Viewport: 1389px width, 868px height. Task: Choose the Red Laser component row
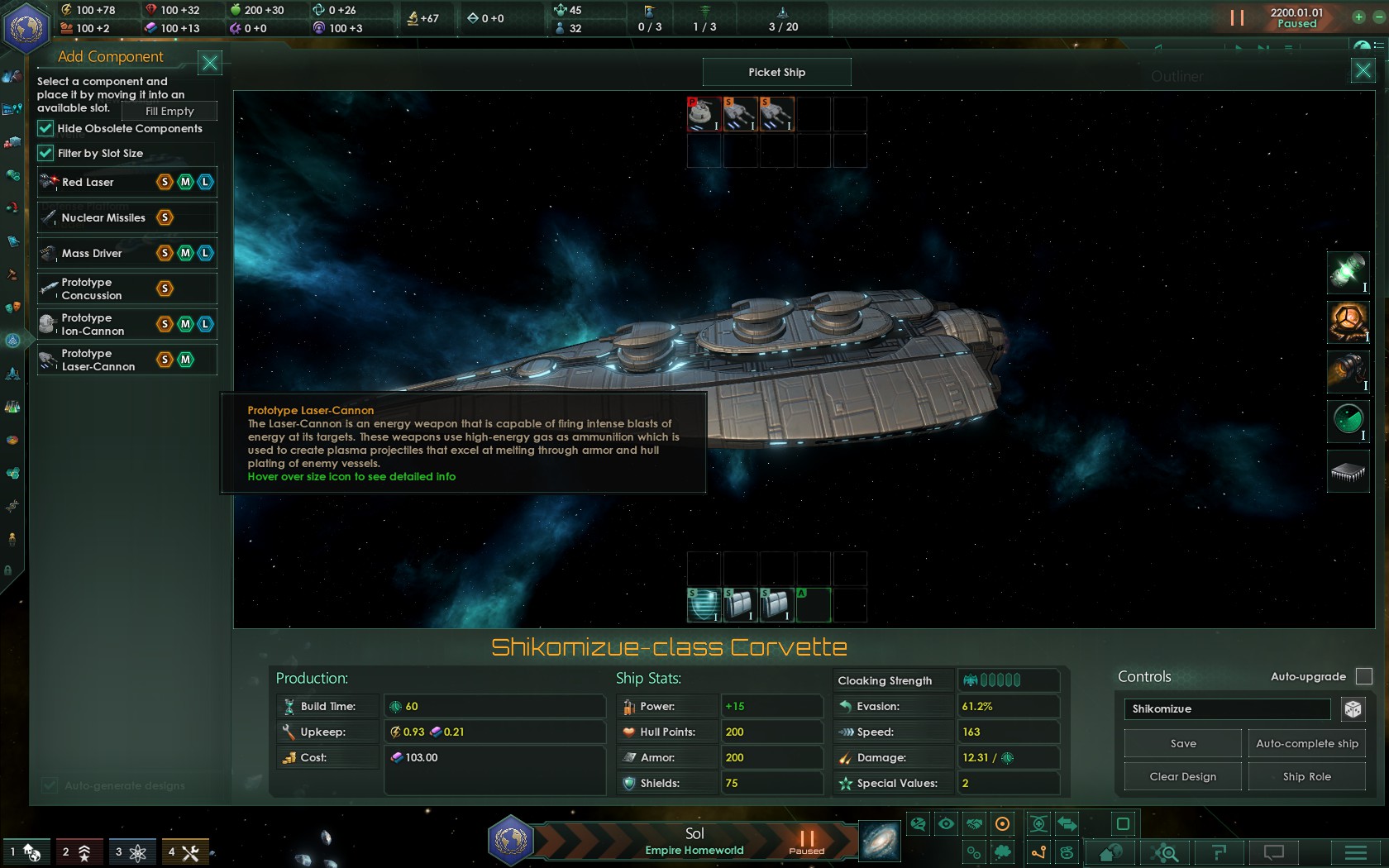tap(88, 182)
